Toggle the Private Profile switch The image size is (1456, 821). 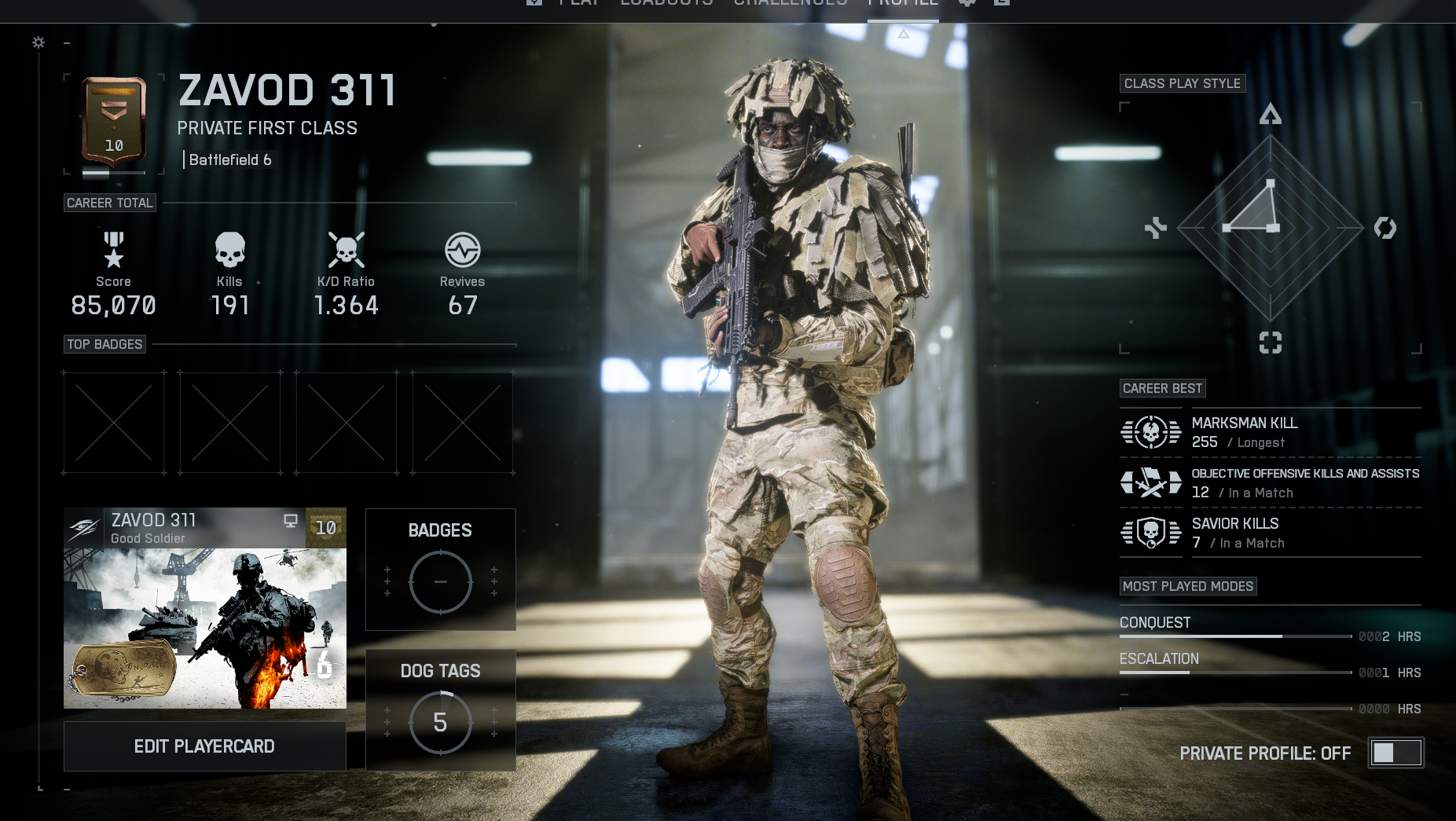(x=1395, y=753)
